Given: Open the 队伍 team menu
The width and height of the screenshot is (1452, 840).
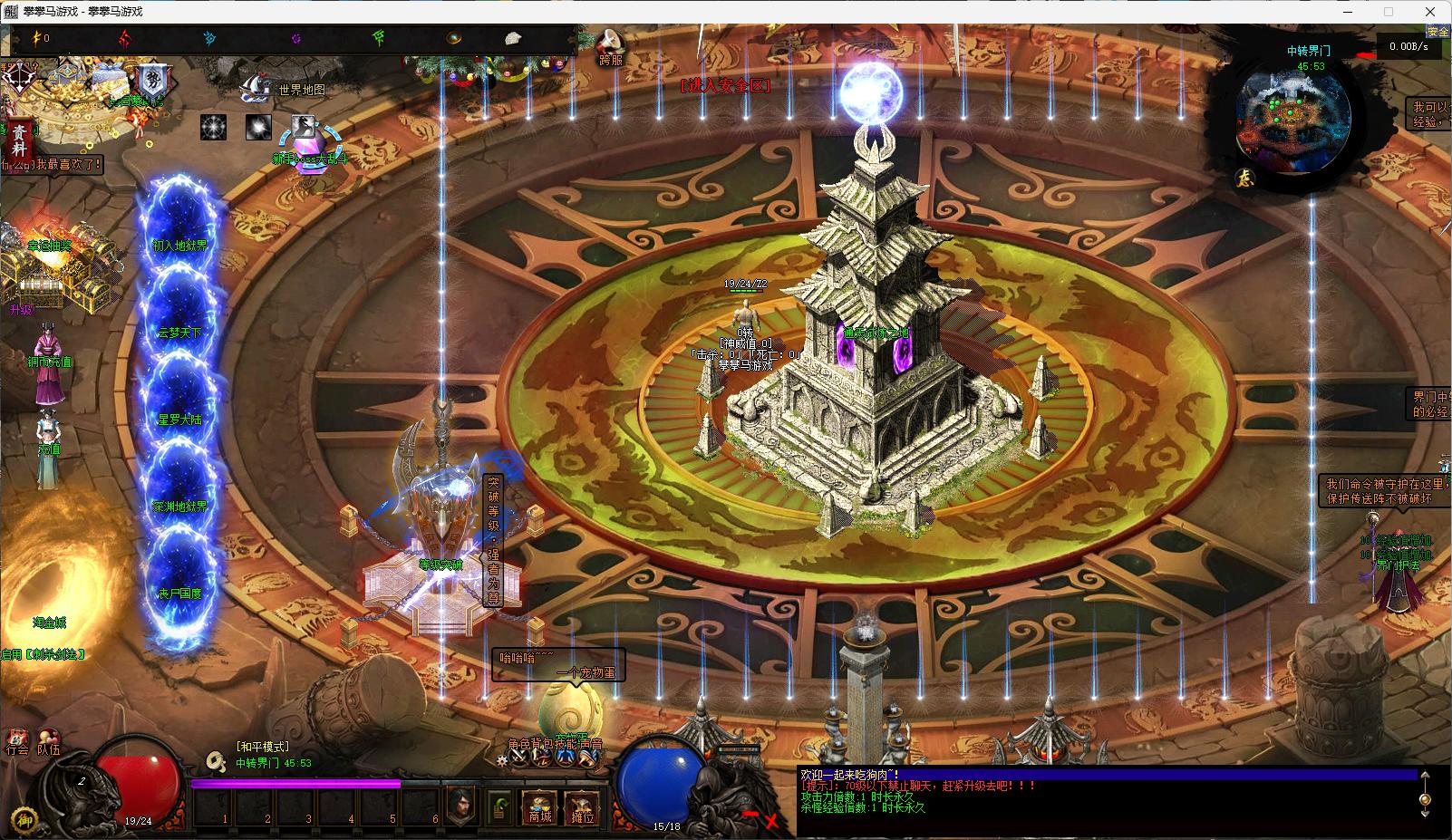Looking at the screenshot, I should pyautogui.click(x=48, y=743).
